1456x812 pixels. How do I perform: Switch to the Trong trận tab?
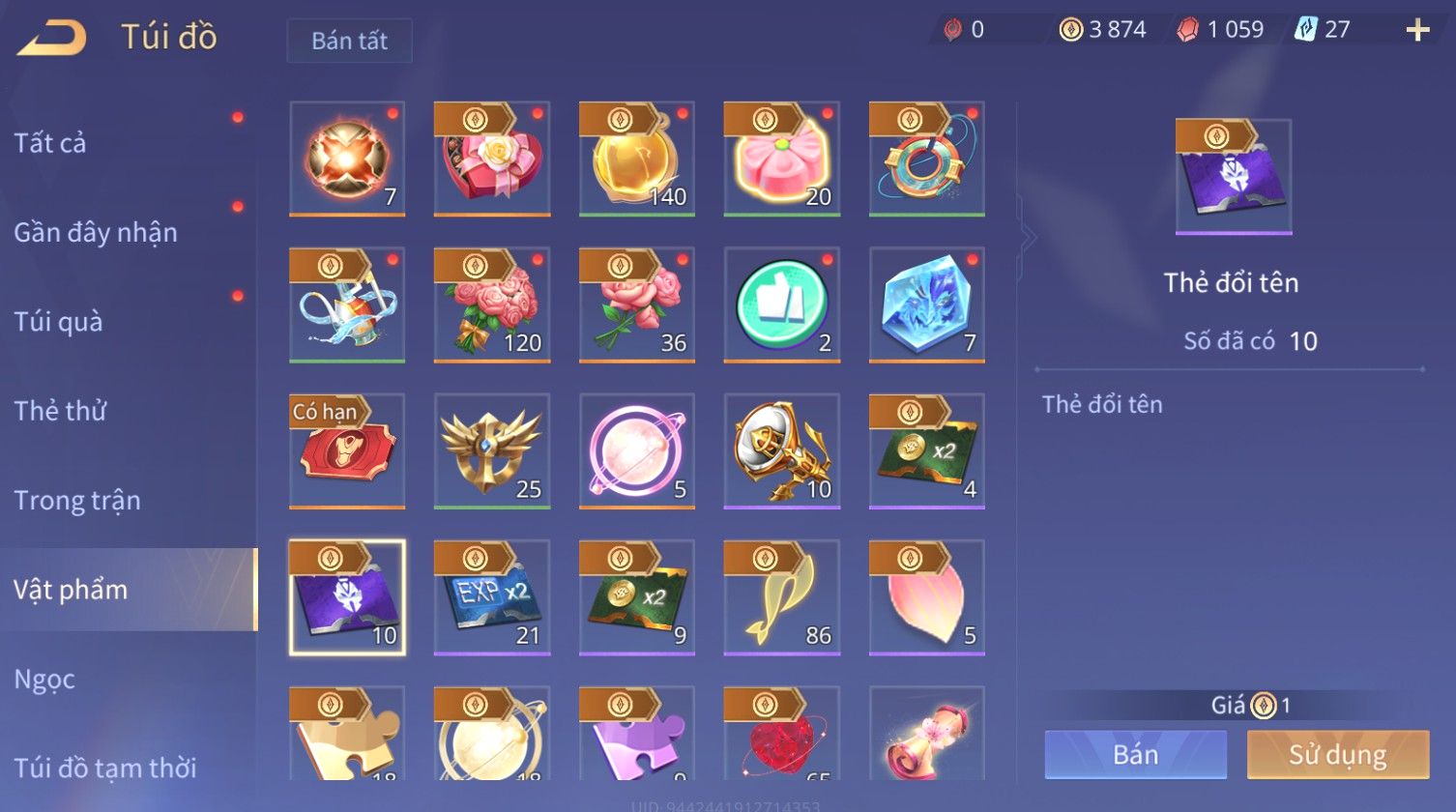pyautogui.click(x=77, y=501)
